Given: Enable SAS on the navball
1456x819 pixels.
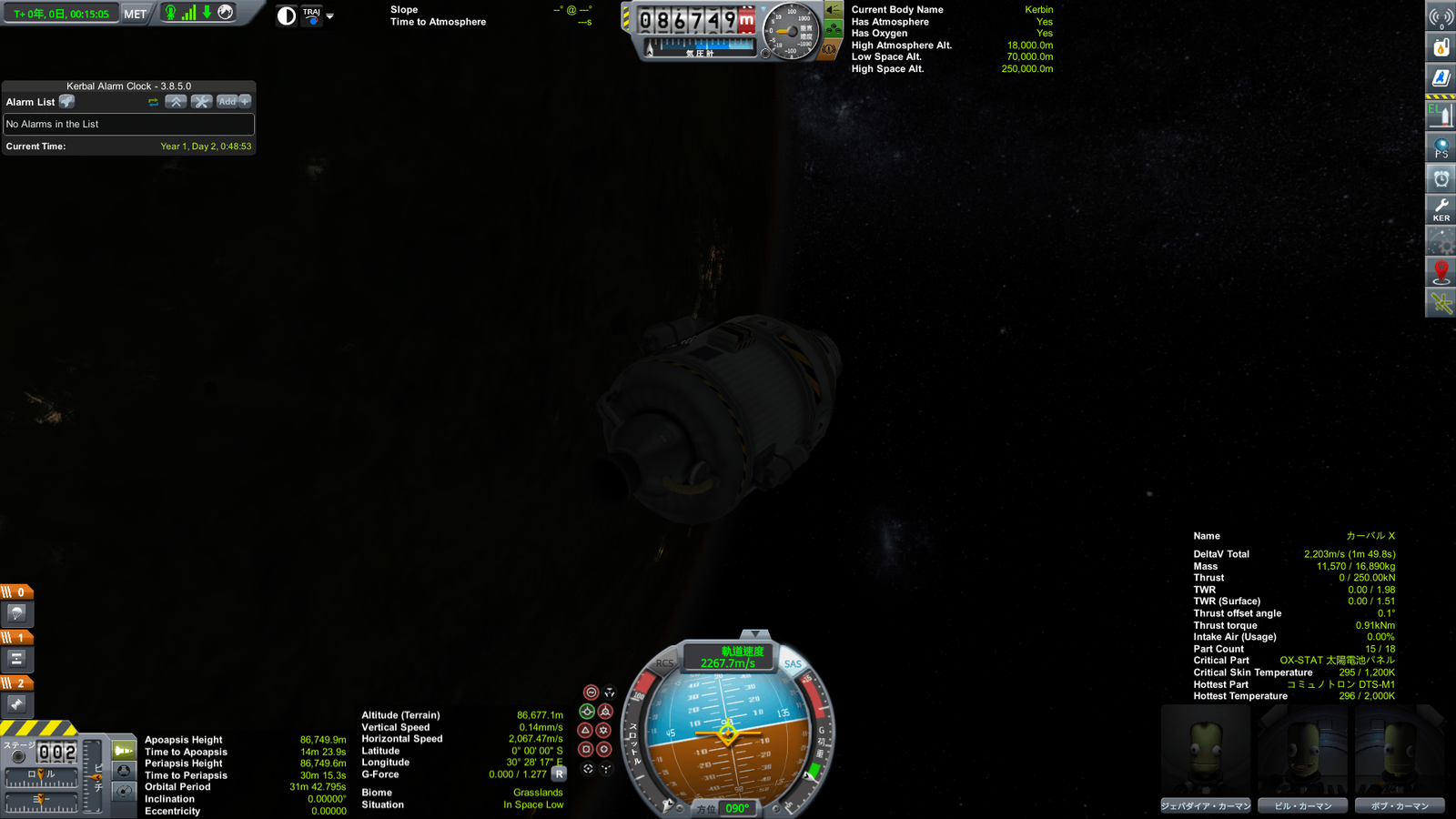Looking at the screenshot, I should (x=793, y=663).
